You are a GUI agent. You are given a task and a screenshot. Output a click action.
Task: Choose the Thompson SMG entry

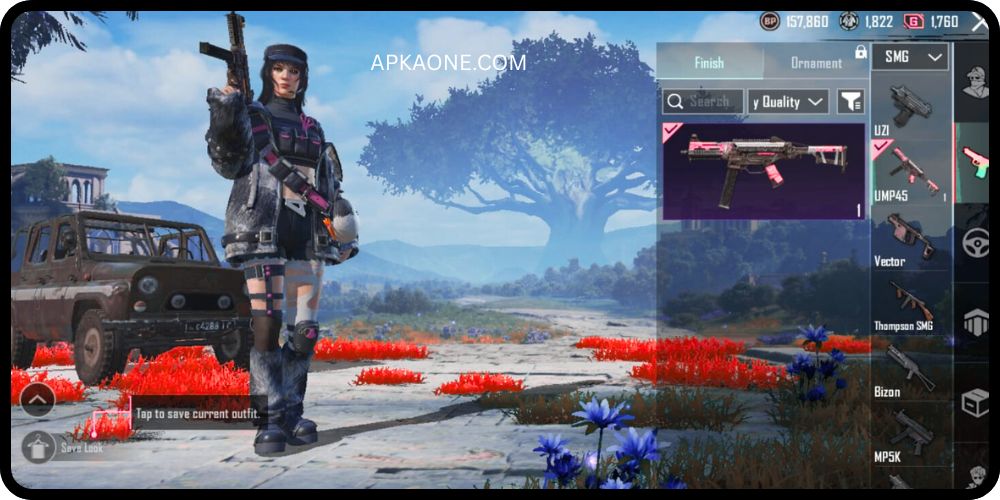910,303
